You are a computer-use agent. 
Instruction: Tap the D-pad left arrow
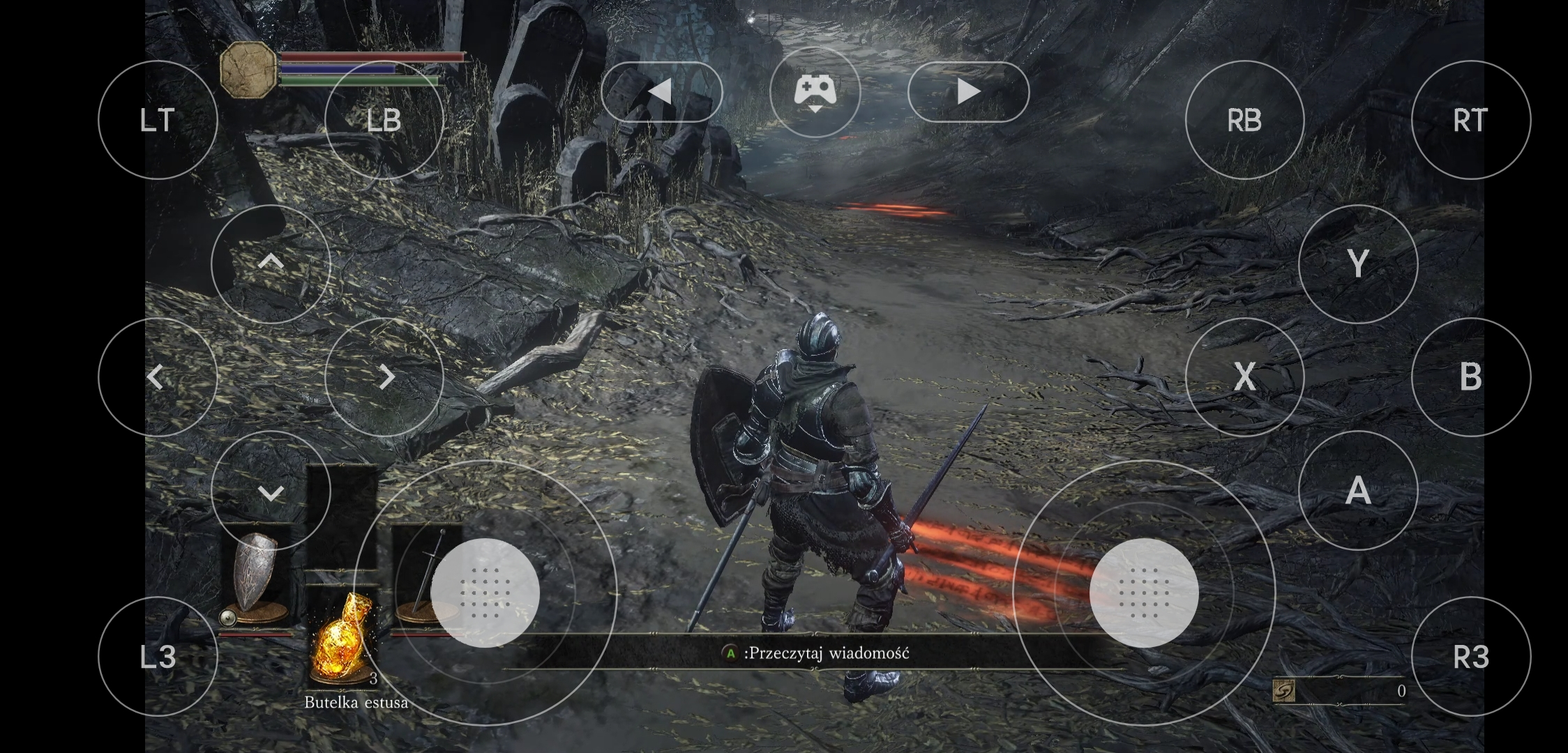coord(158,377)
